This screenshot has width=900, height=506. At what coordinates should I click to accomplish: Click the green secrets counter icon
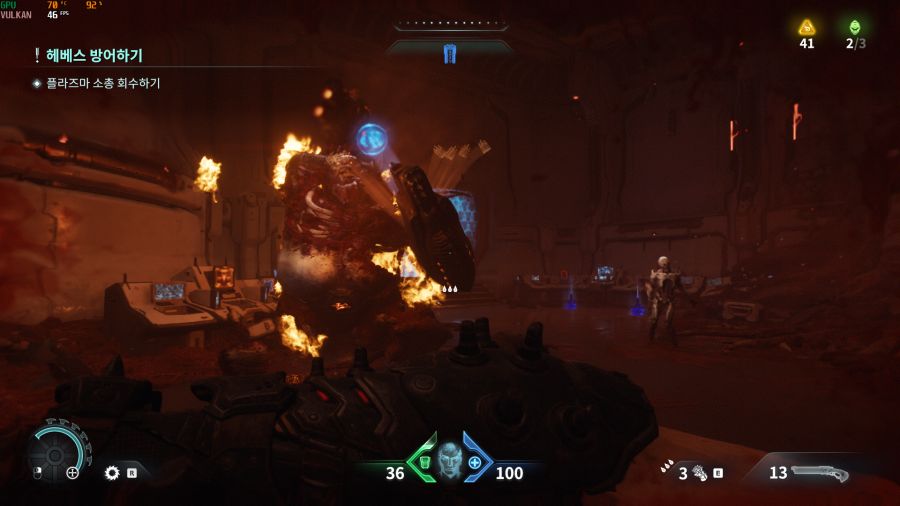(854, 27)
